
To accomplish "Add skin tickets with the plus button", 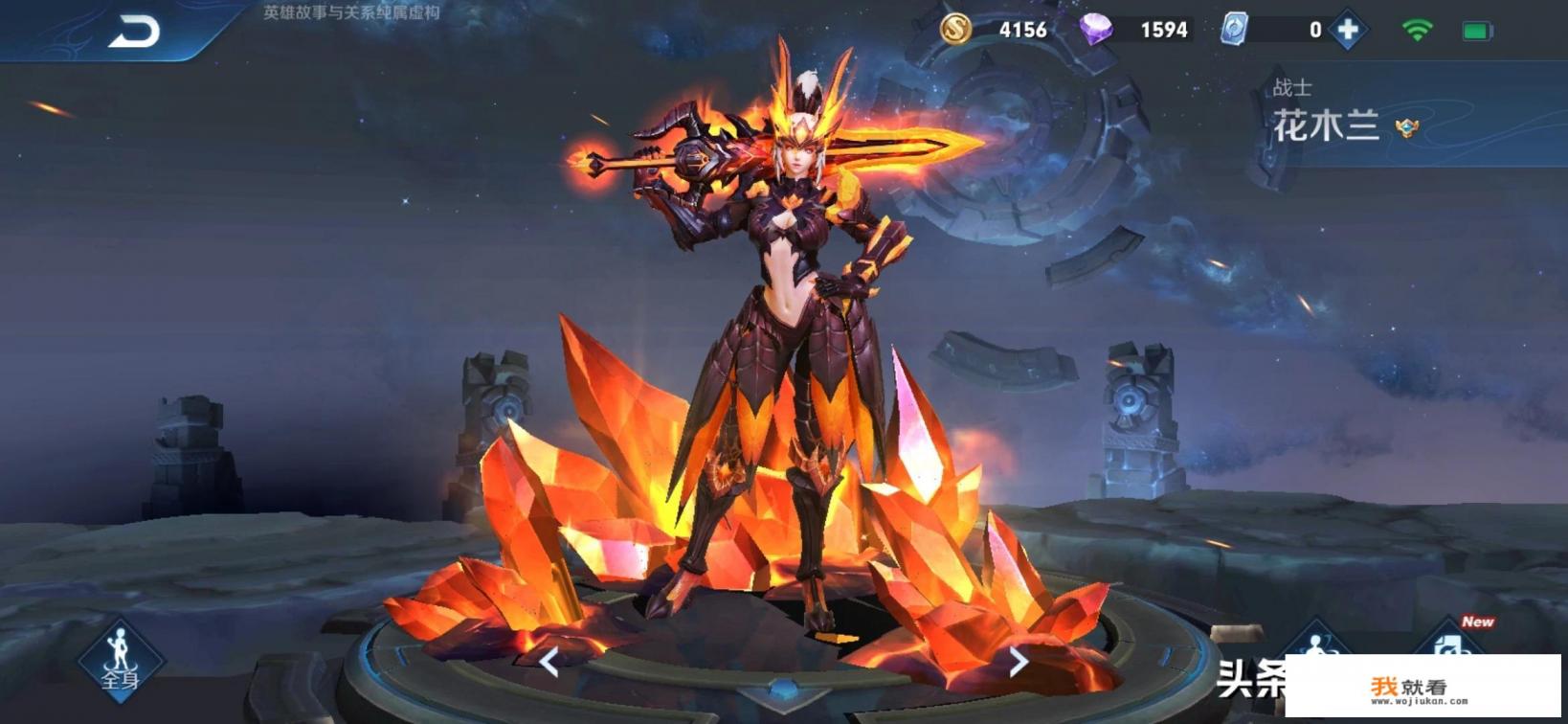I will click(x=1348, y=31).
